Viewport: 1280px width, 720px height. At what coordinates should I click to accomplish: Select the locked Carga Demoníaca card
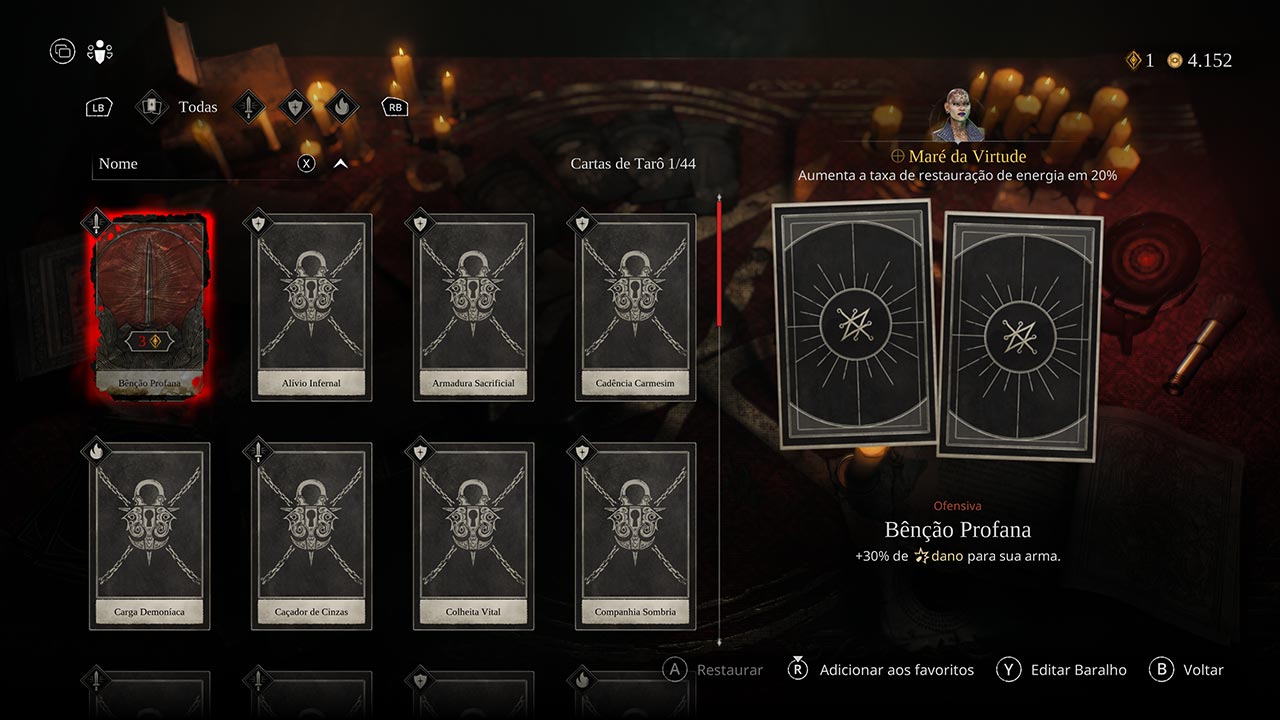tap(149, 535)
